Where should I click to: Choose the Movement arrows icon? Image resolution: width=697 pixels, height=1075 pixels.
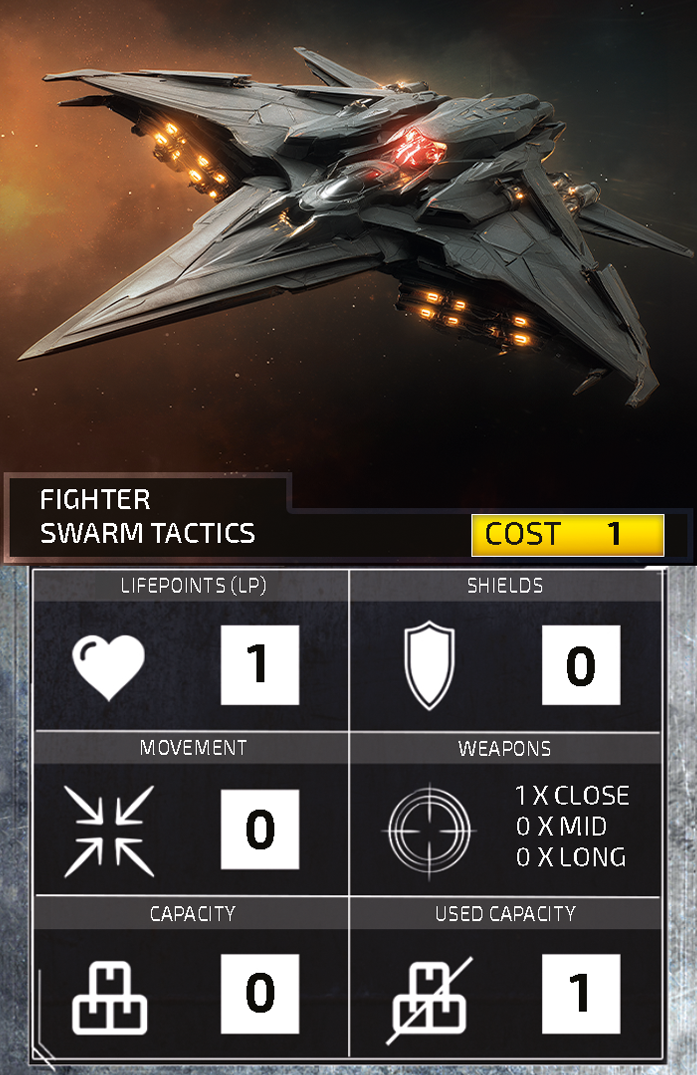[109, 830]
